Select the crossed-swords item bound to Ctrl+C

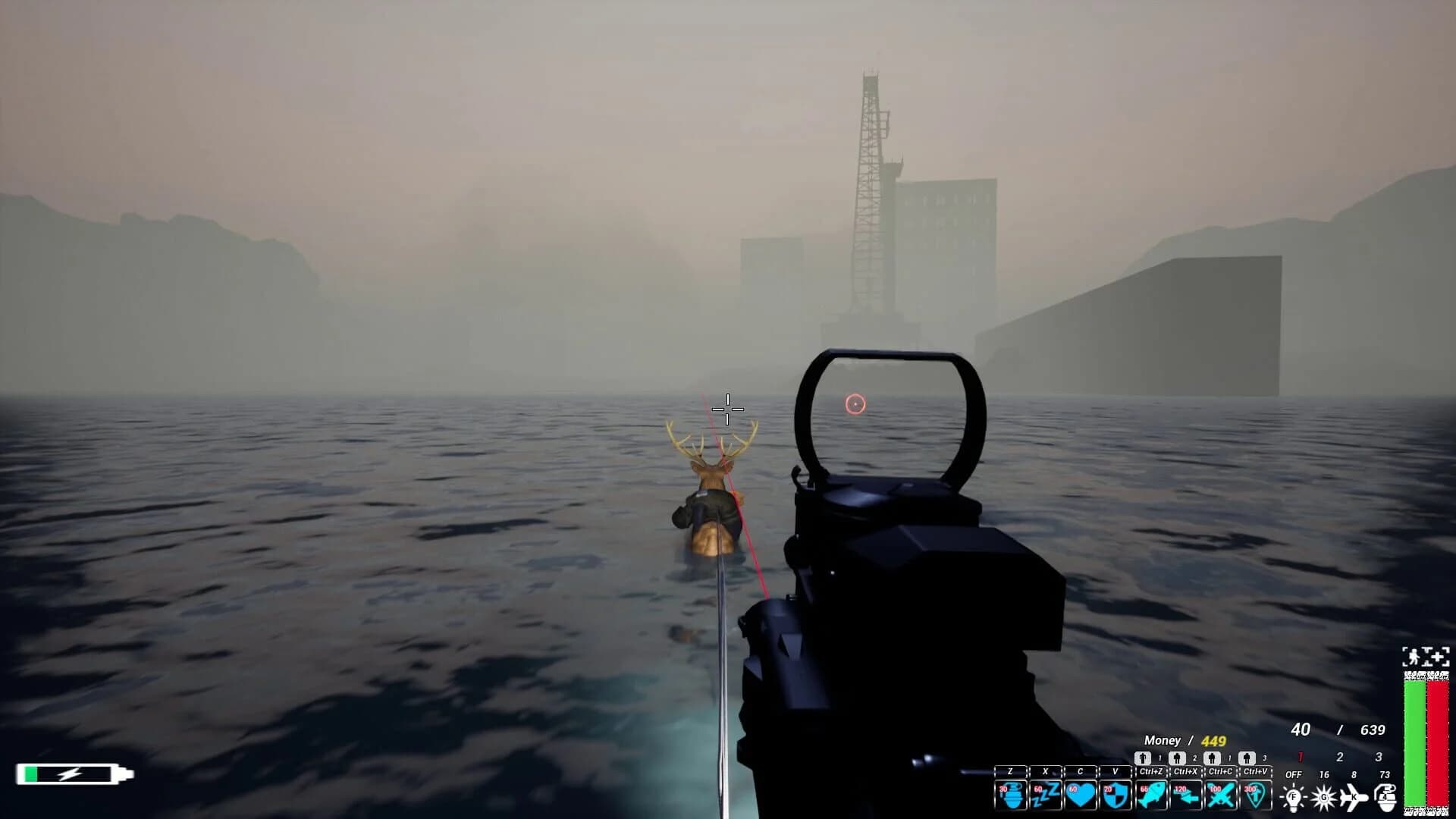[x=1221, y=796]
